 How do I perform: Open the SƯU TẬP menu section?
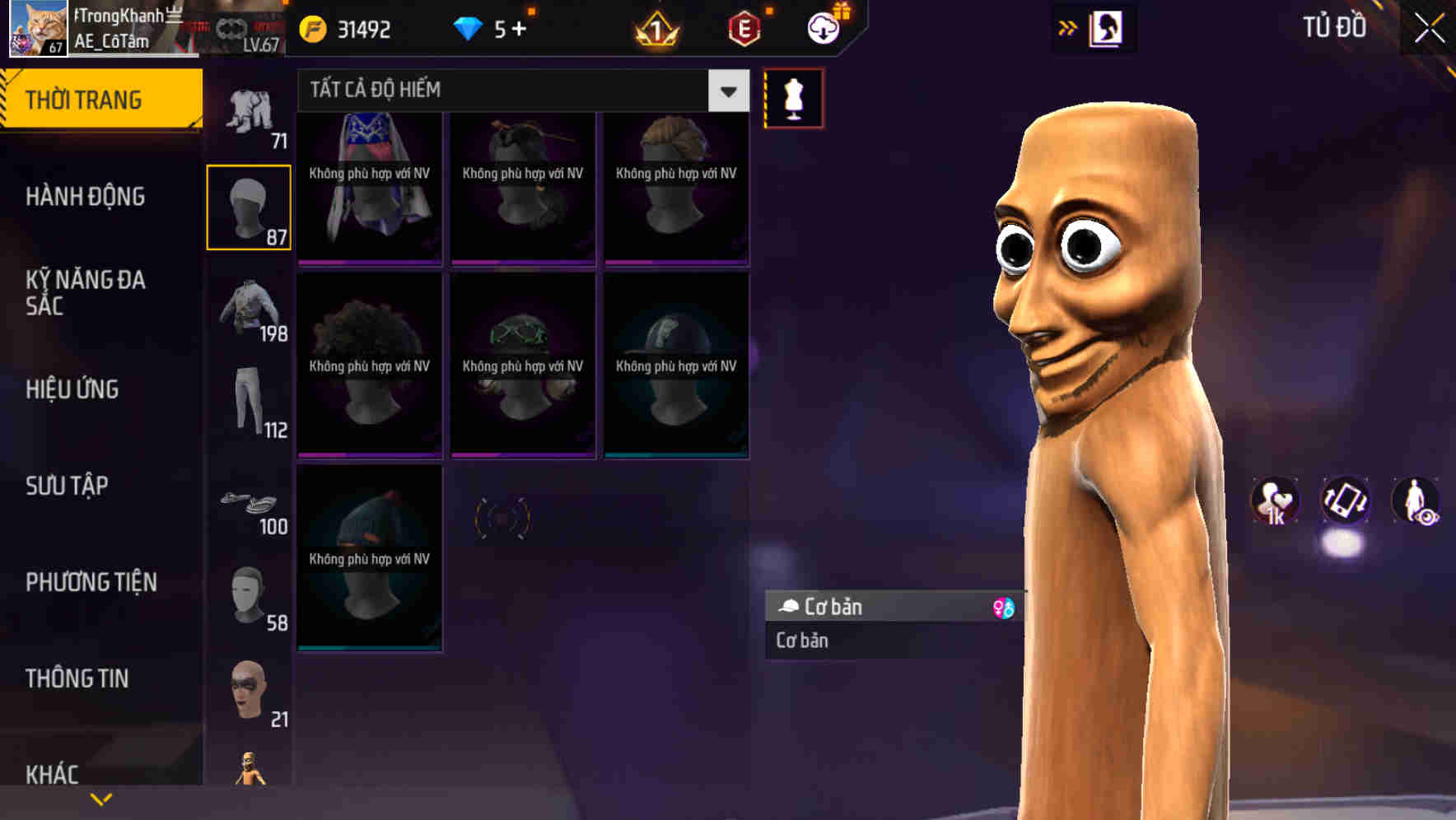click(66, 486)
